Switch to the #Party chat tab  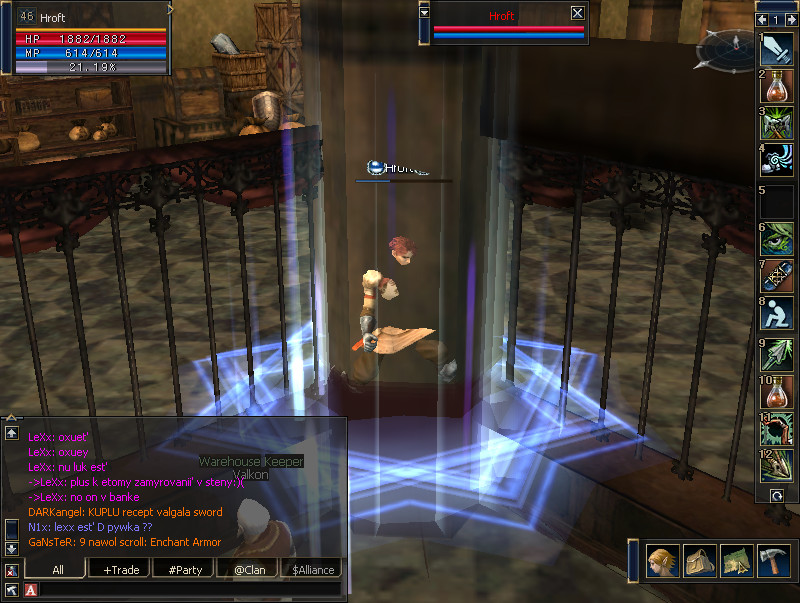(185, 569)
